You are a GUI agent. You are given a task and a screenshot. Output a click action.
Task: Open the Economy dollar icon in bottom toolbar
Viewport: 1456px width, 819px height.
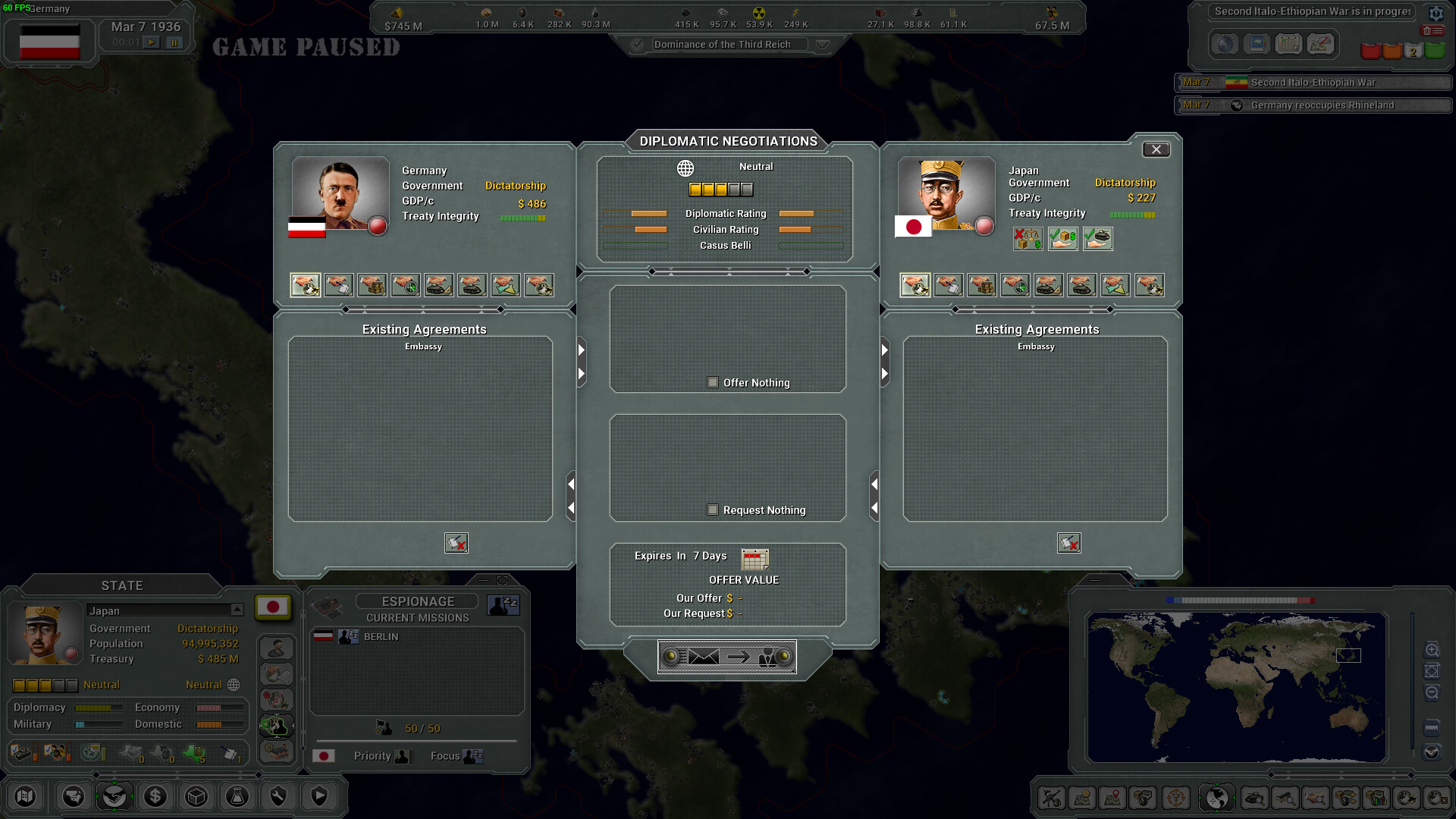155,796
